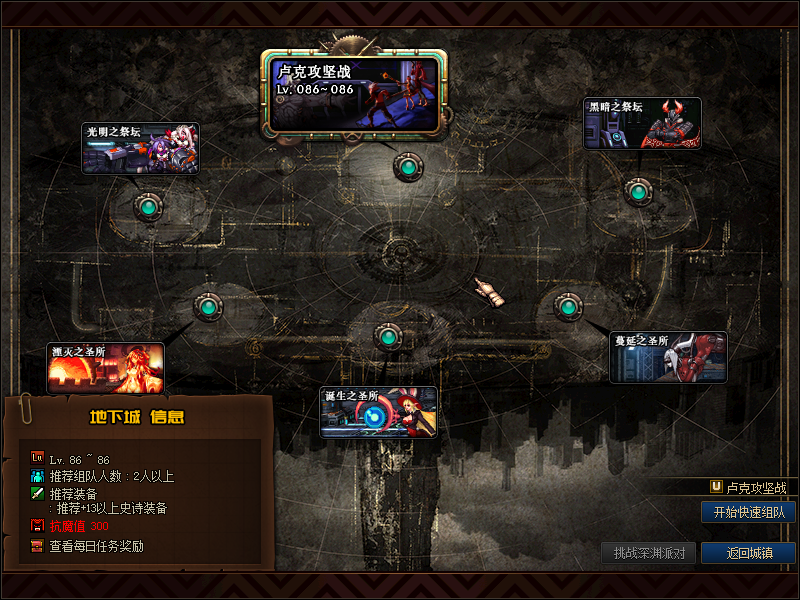Image resolution: width=800 pixels, height=600 pixels.
Task: Choose the 蔓延之圣所 dungeon tile
Action: (668, 357)
